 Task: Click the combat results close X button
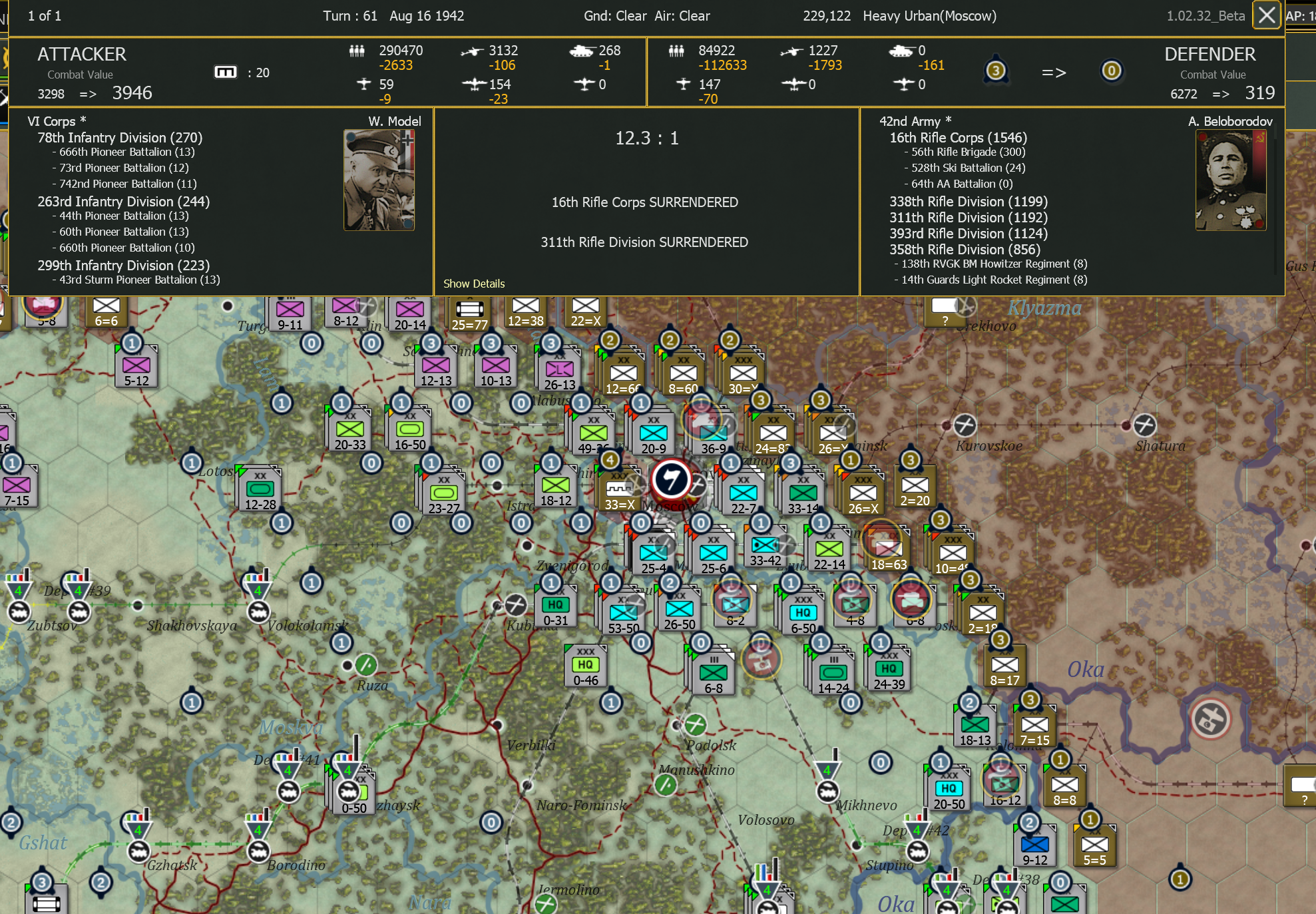click(1266, 15)
